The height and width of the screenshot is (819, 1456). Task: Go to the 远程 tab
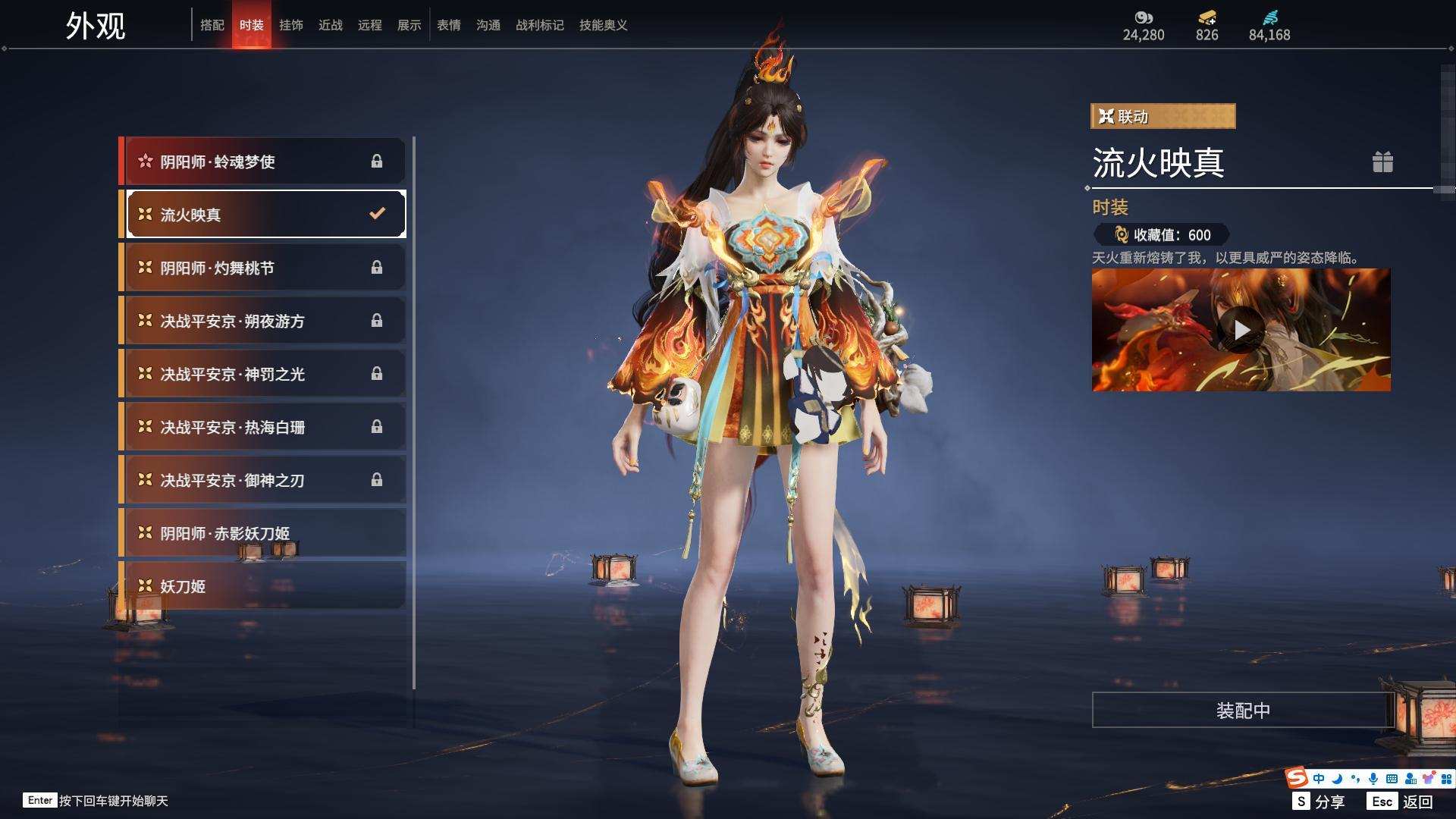pyautogui.click(x=370, y=25)
